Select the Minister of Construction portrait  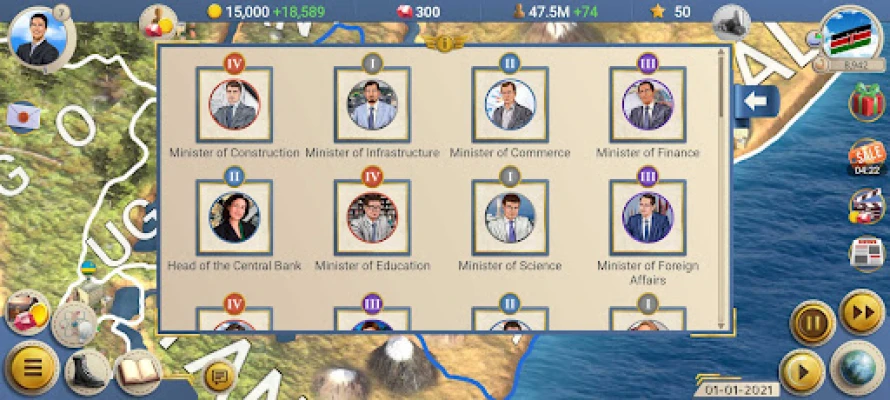(235, 105)
